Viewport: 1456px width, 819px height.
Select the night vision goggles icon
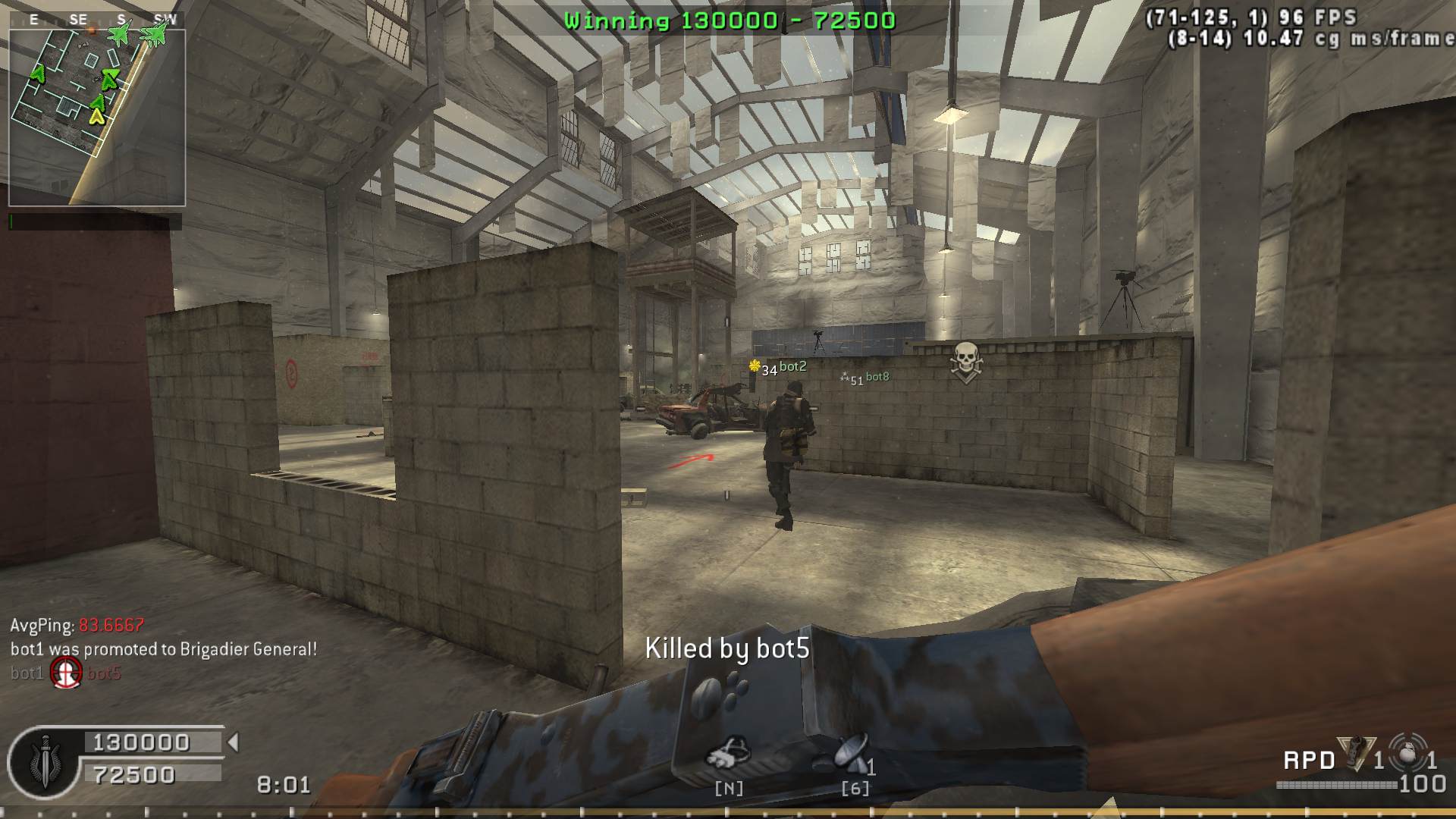728,753
